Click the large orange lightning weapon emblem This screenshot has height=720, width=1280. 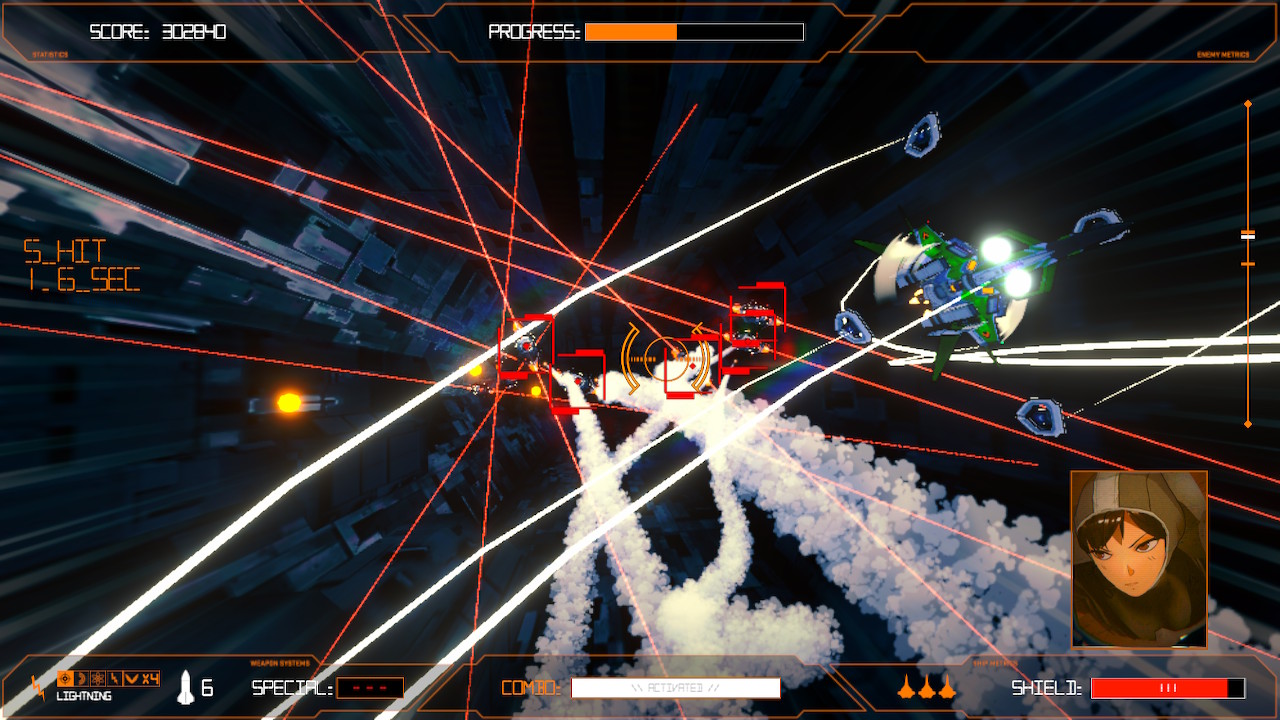pyautogui.click(x=38, y=688)
